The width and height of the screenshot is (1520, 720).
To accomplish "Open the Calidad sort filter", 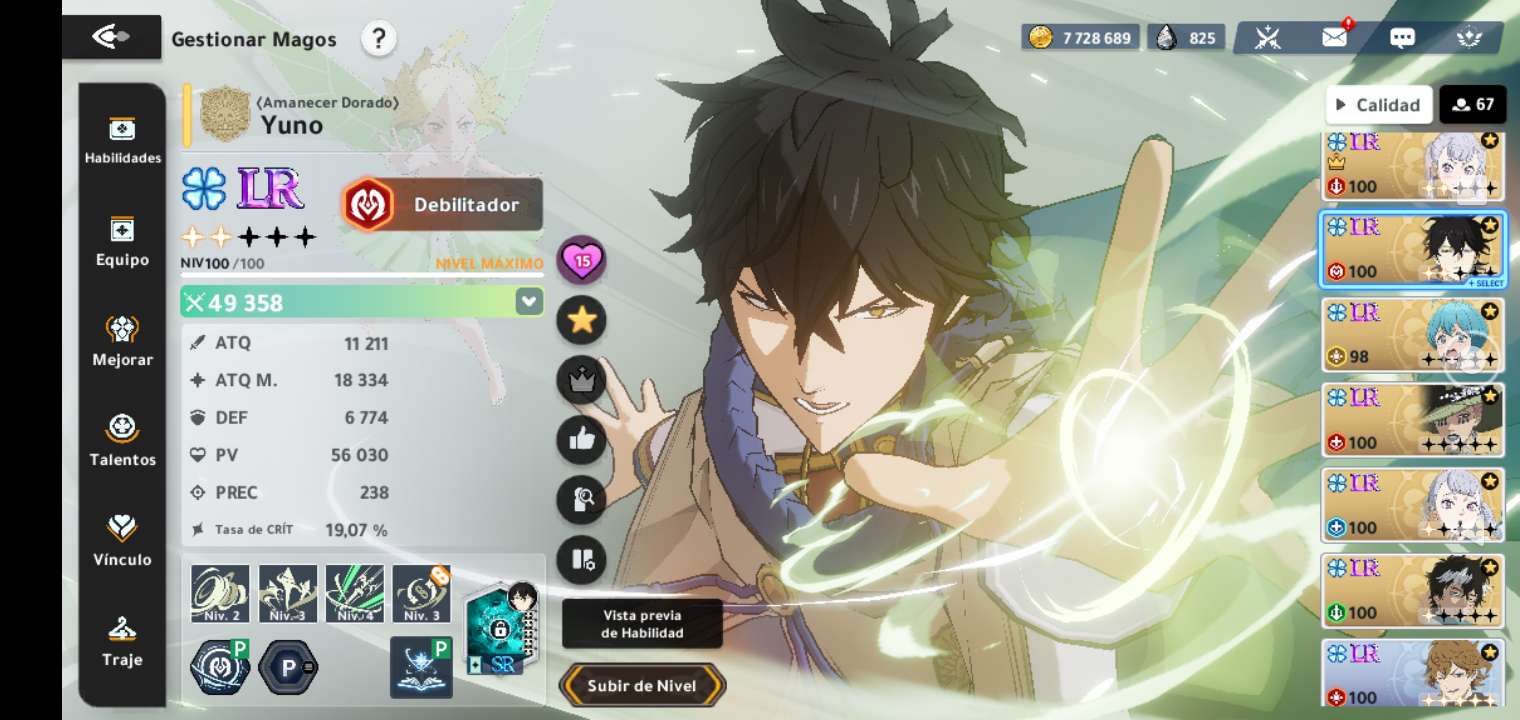I will [1378, 104].
